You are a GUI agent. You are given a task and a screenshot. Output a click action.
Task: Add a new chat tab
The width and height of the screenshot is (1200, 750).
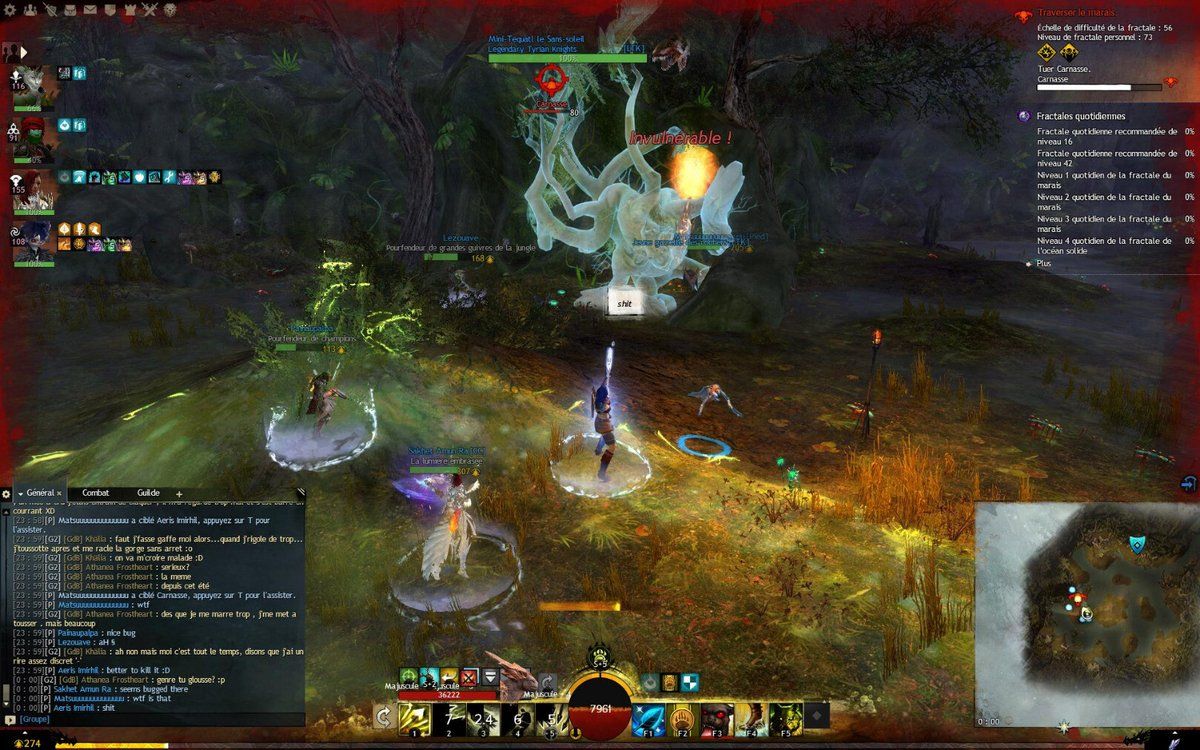tap(179, 494)
